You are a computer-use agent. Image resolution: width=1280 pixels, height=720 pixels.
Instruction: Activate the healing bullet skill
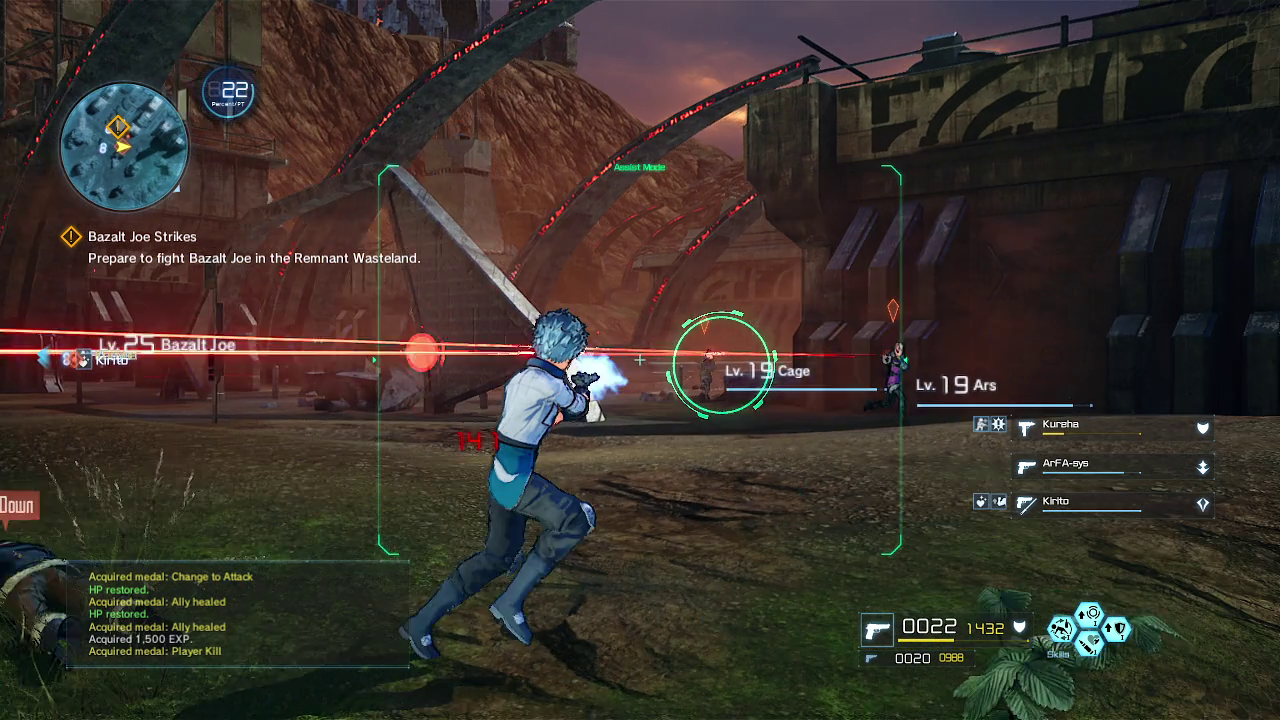pos(1090,644)
